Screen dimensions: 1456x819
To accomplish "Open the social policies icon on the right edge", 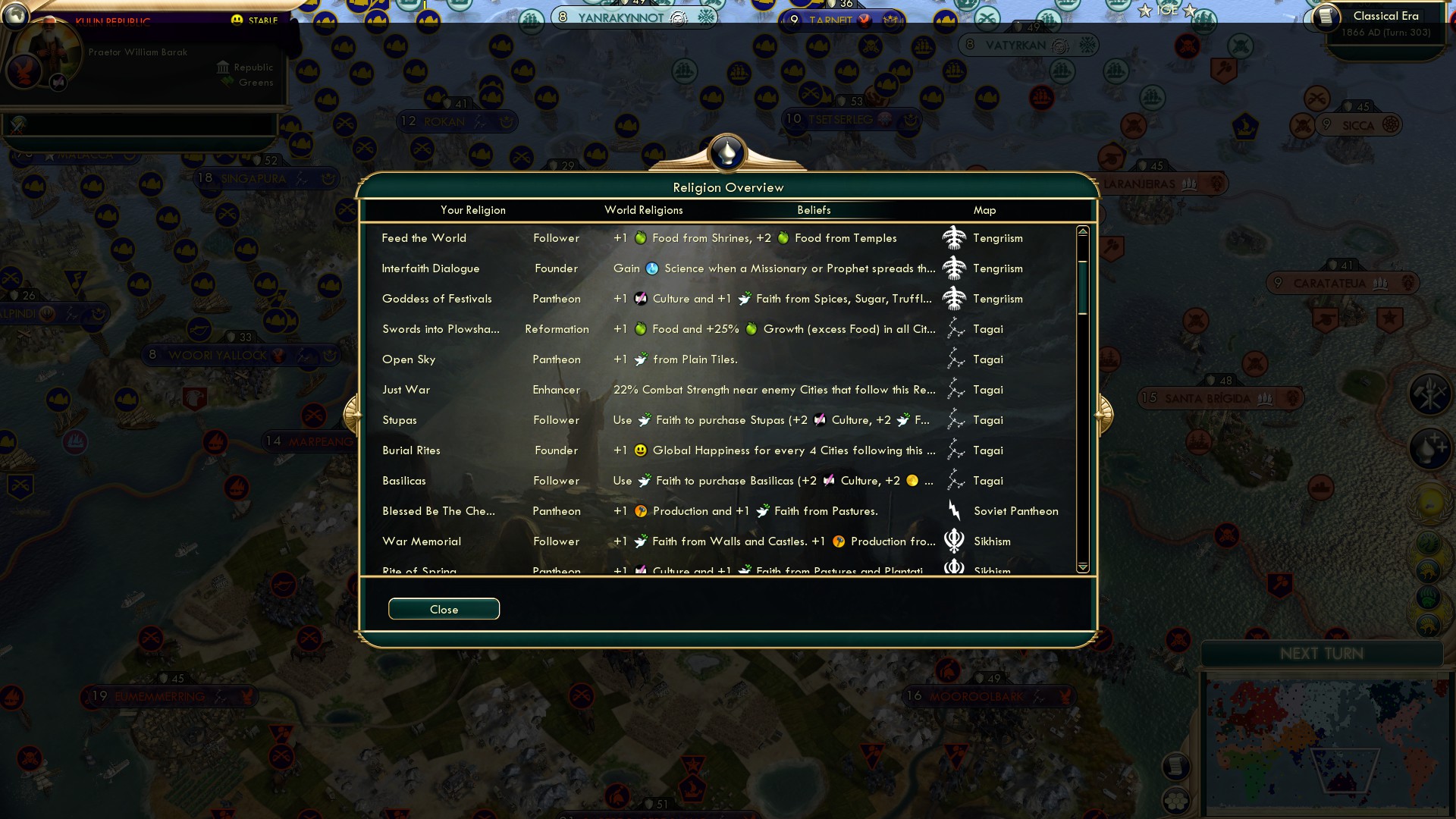I will point(1429,393).
